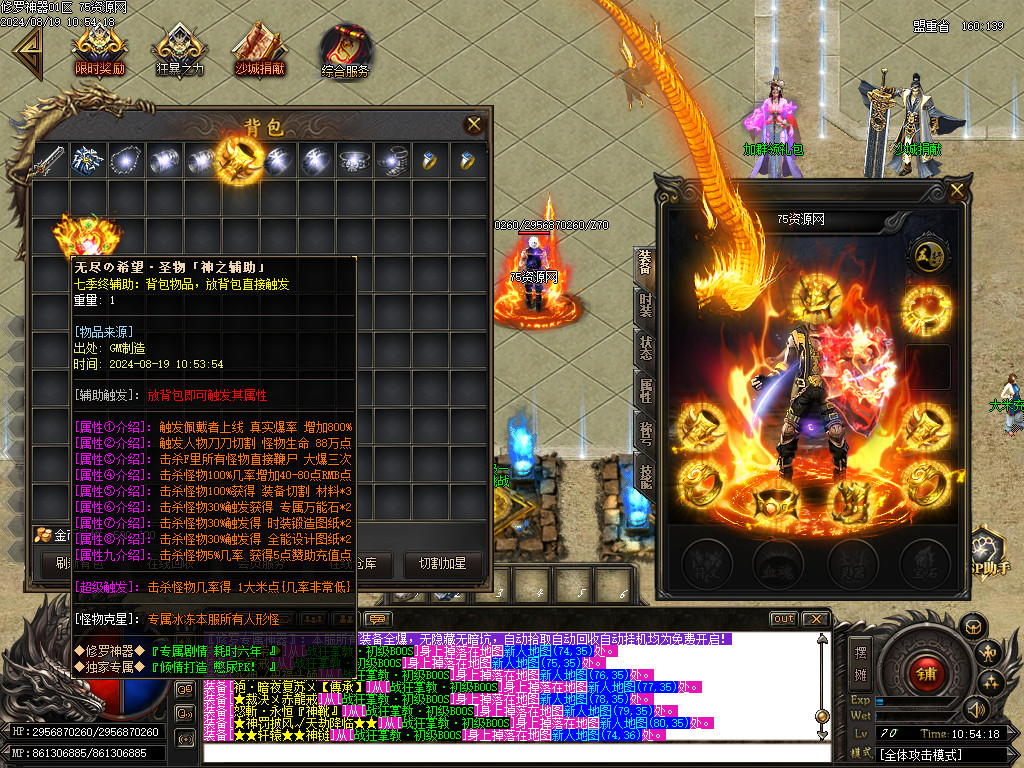Switch to the 时装 fashion tab

tap(646, 306)
